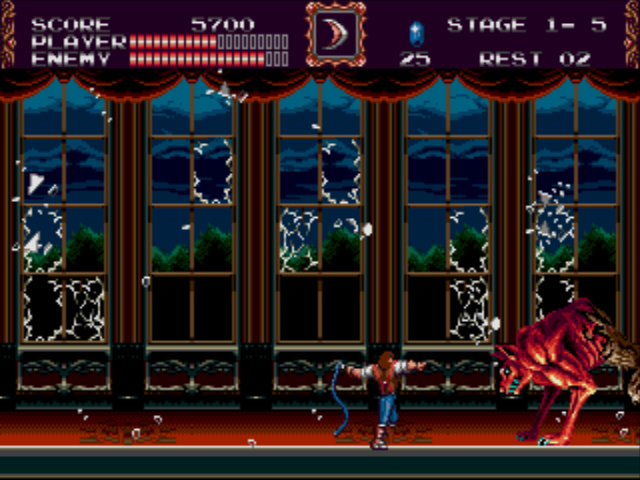Click the blue gem icon
640x480 pixels.
pos(416,32)
